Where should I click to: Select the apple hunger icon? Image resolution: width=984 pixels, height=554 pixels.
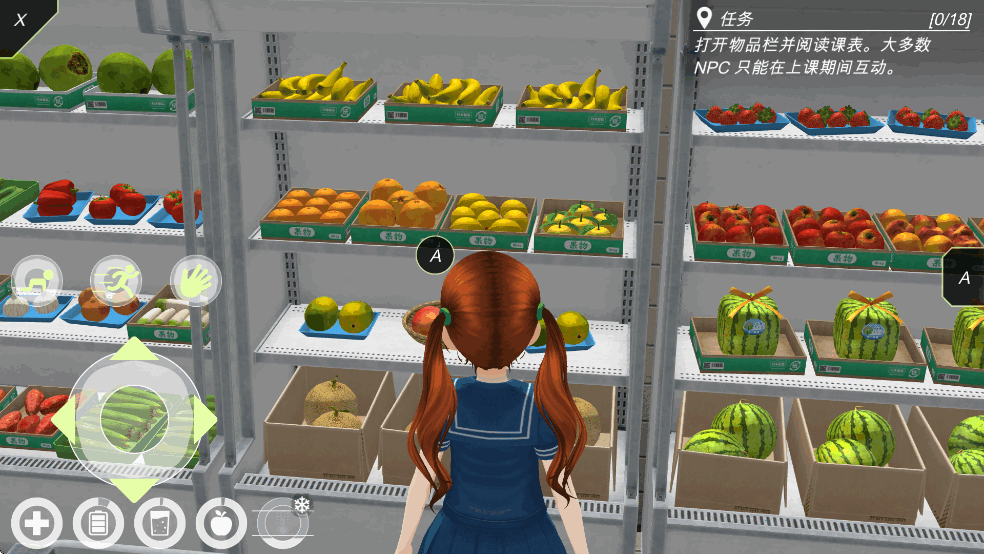[221, 523]
